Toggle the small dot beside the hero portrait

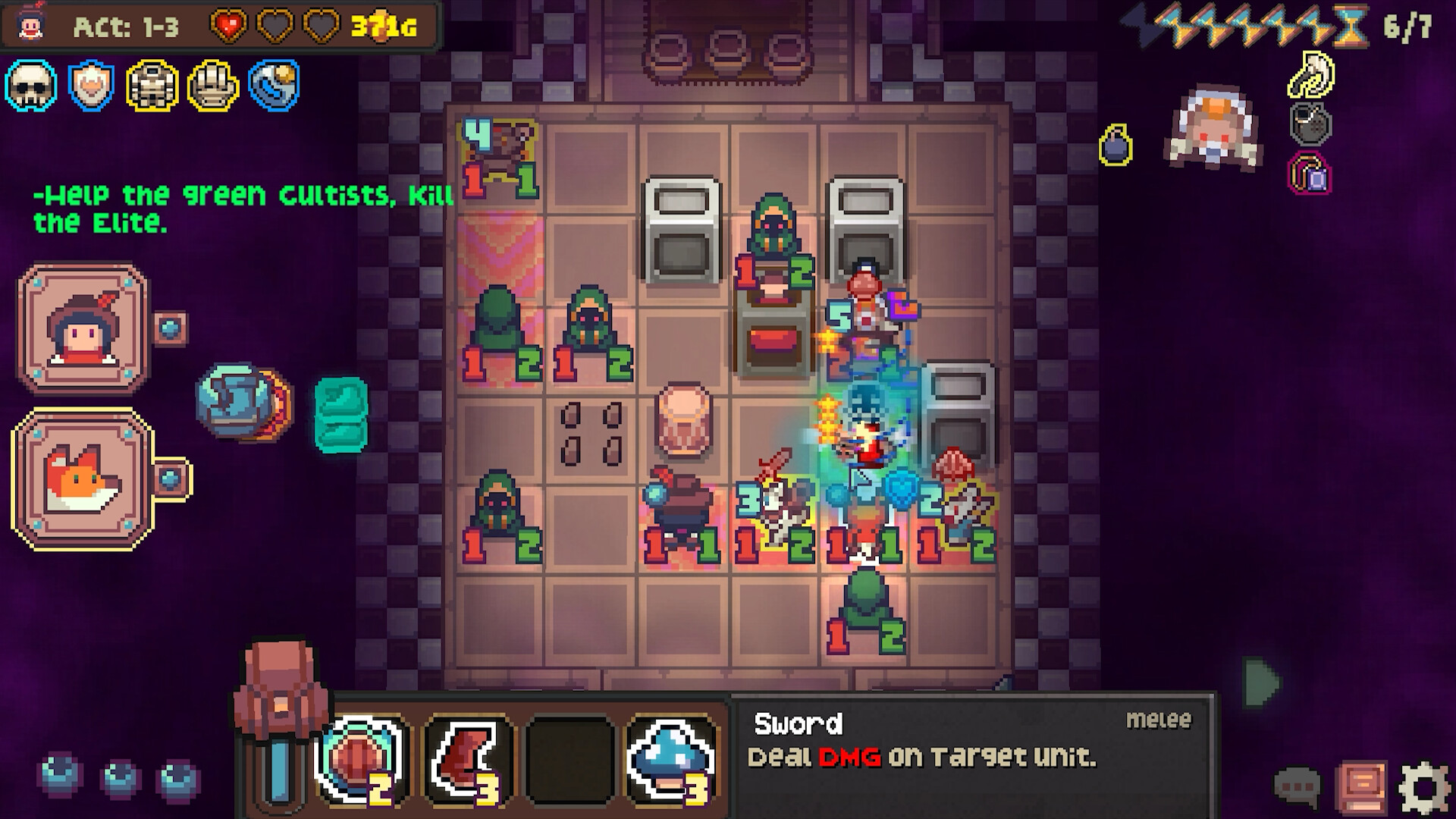[x=173, y=328]
